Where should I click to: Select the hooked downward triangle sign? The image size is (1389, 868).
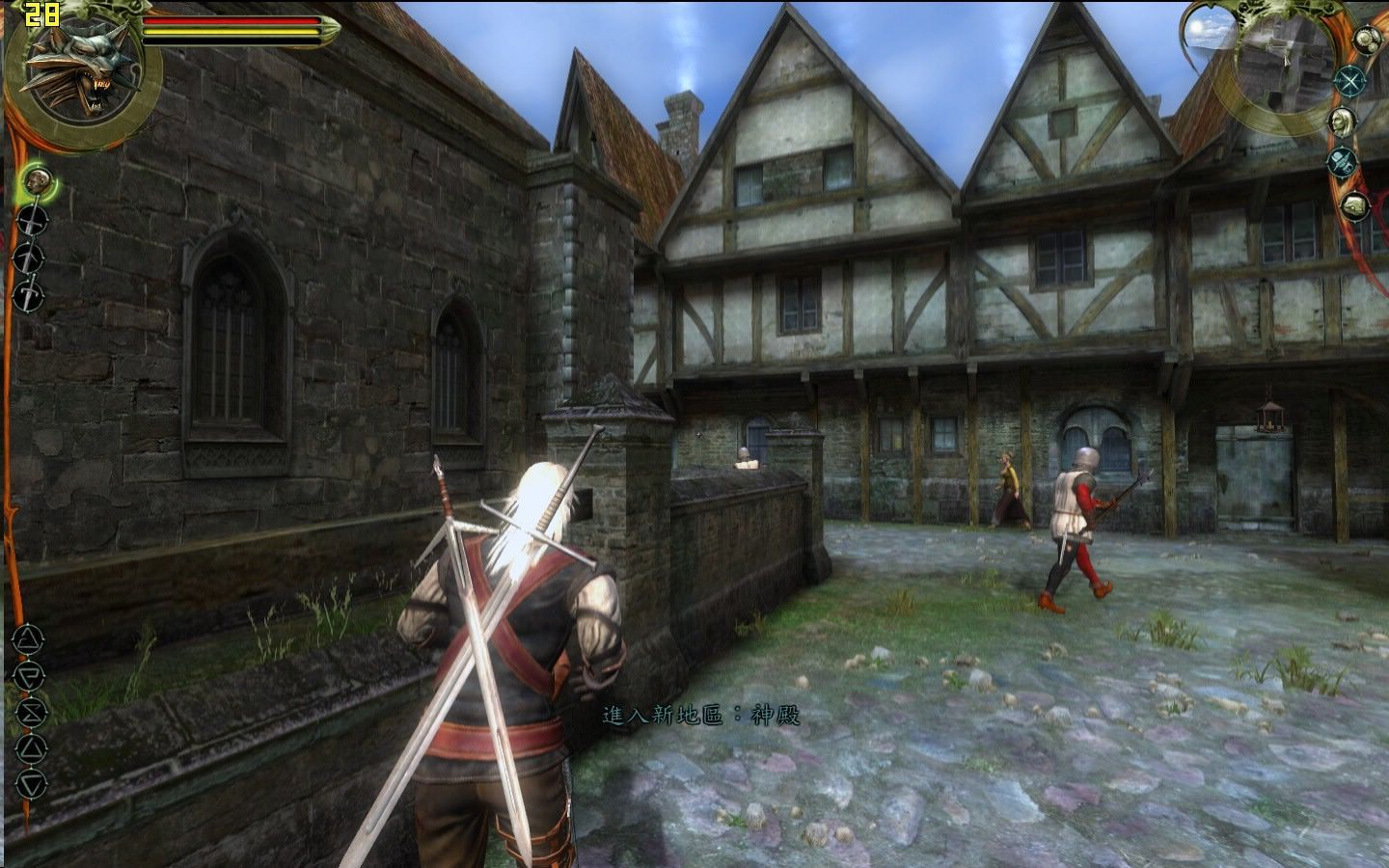tap(30, 674)
